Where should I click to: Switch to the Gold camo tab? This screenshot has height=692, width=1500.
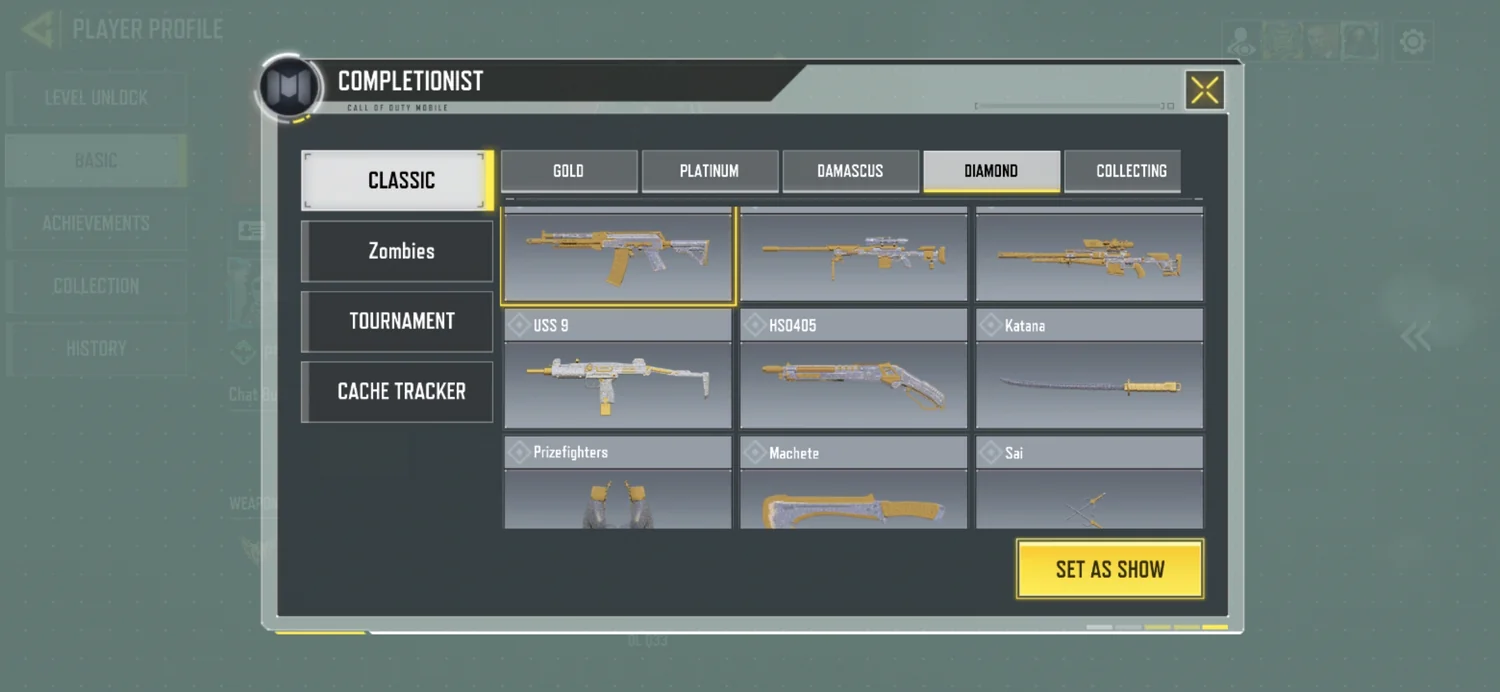point(568,171)
